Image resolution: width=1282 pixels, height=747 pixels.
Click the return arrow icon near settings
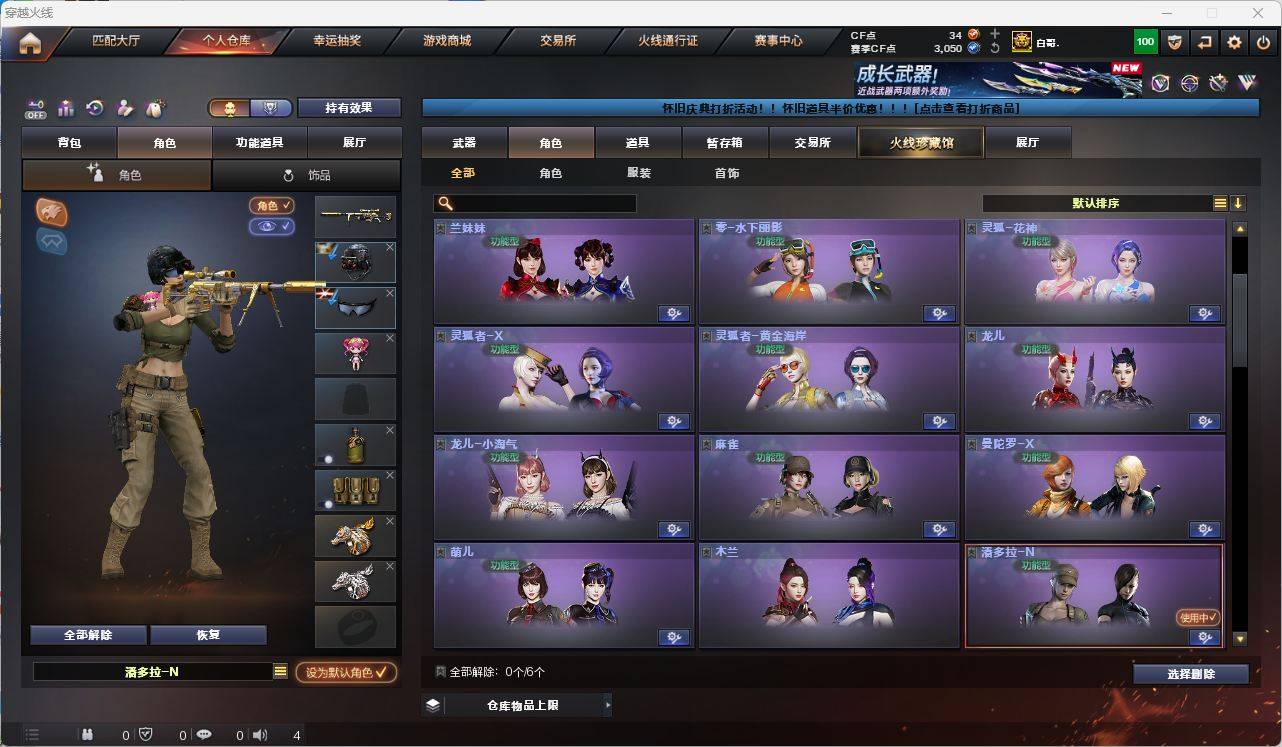(1205, 41)
